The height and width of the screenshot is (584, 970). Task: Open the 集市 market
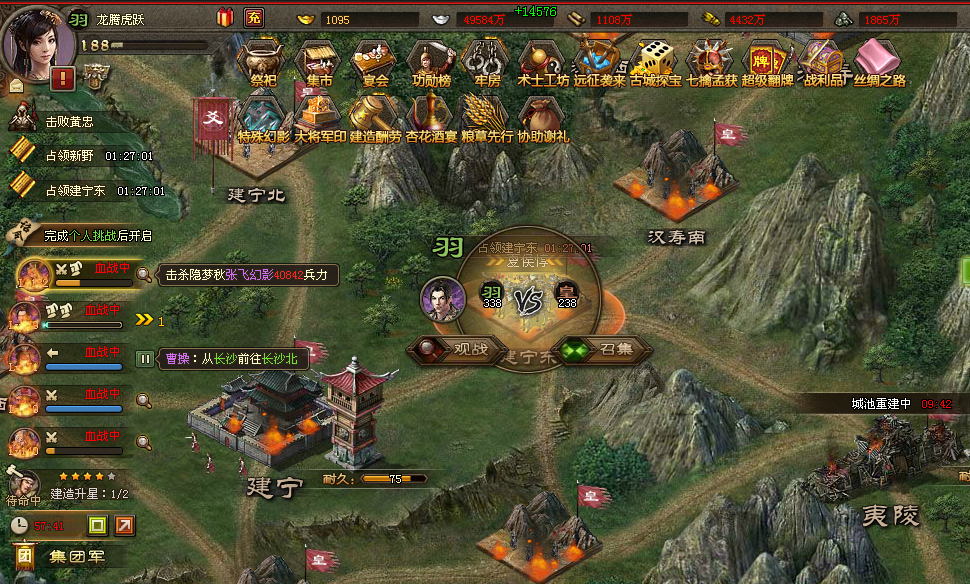(x=317, y=62)
